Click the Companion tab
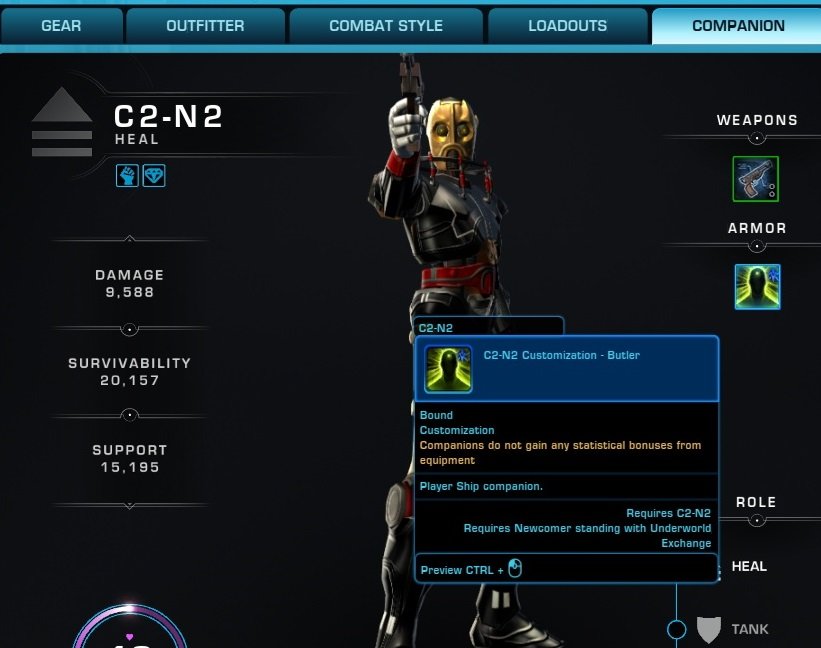The width and height of the screenshot is (821, 648). [x=738, y=26]
